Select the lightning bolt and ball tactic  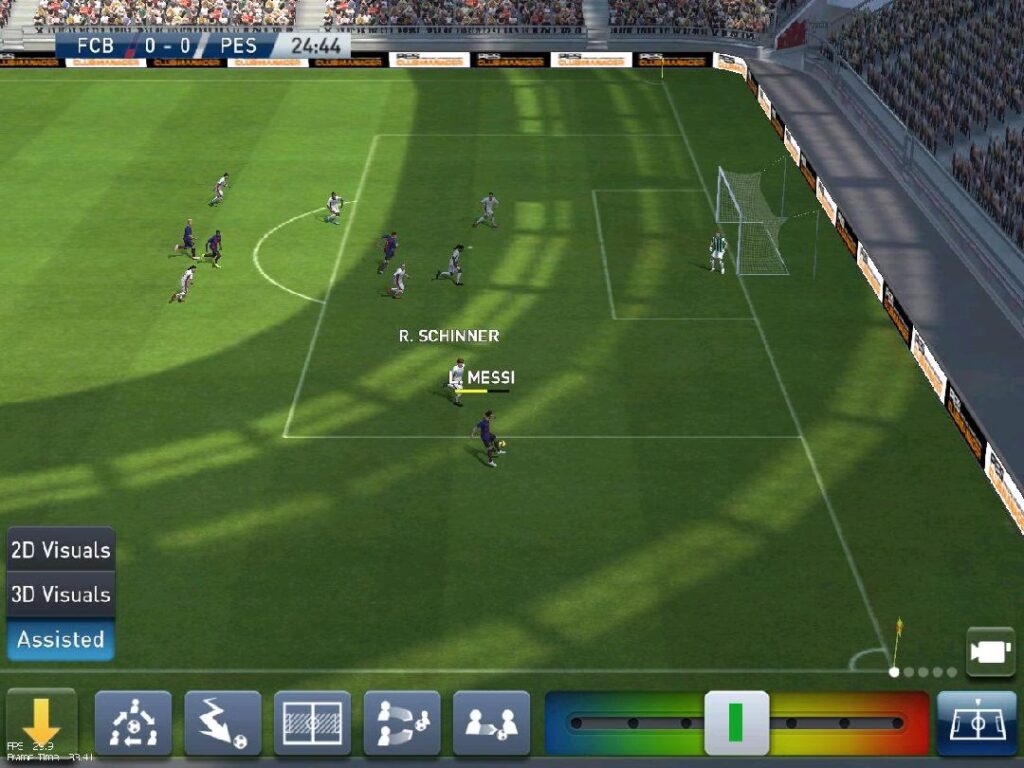222,723
